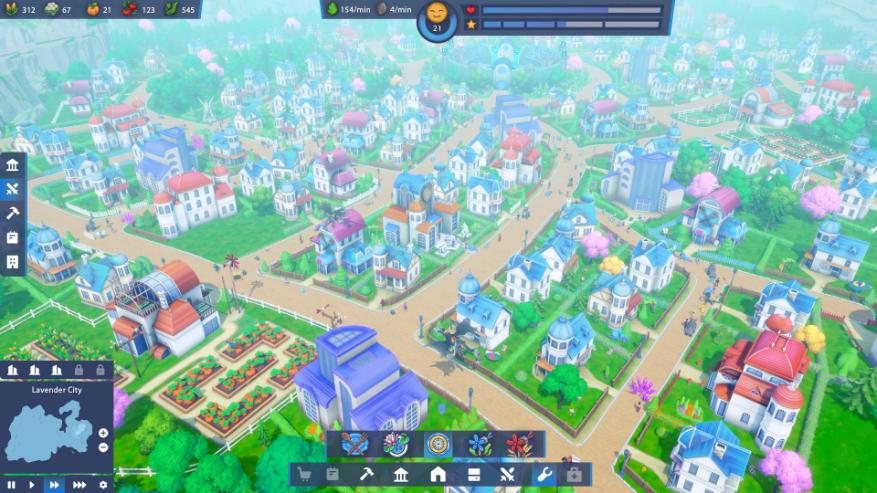The height and width of the screenshot is (493, 877).
Task: Open the apartment building panel on left sidebar
Action: (12, 262)
